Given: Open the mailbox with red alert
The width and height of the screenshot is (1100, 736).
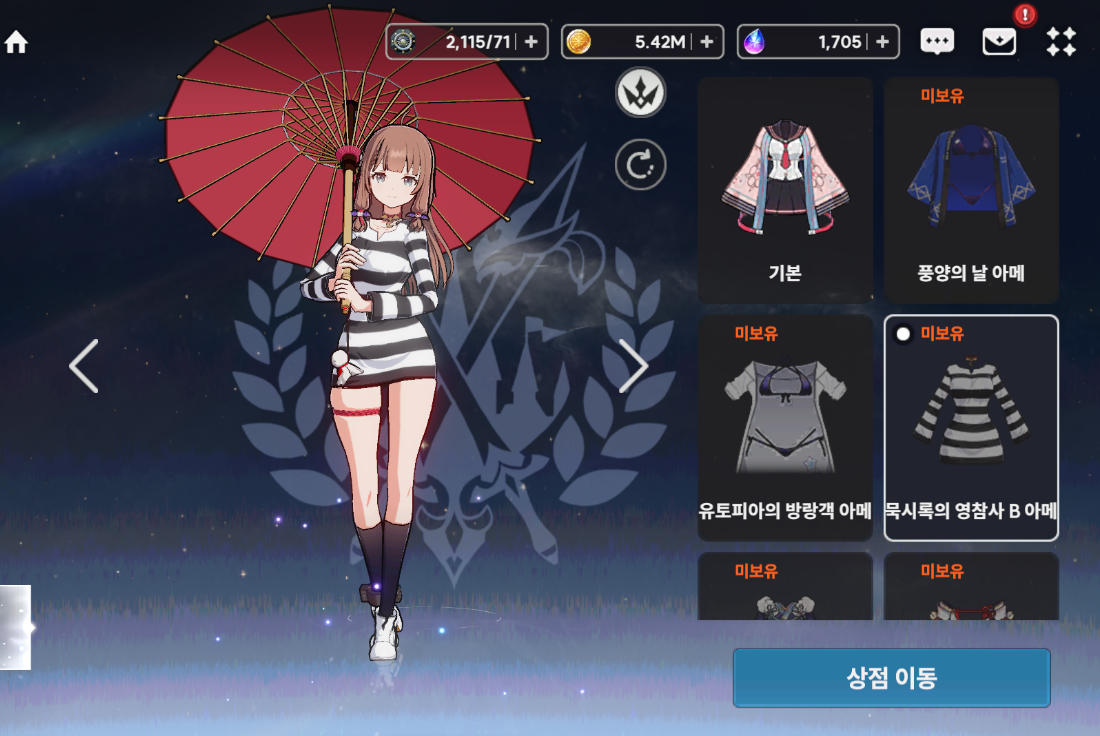Looking at the screenshot, I should (x=999, y=42).
